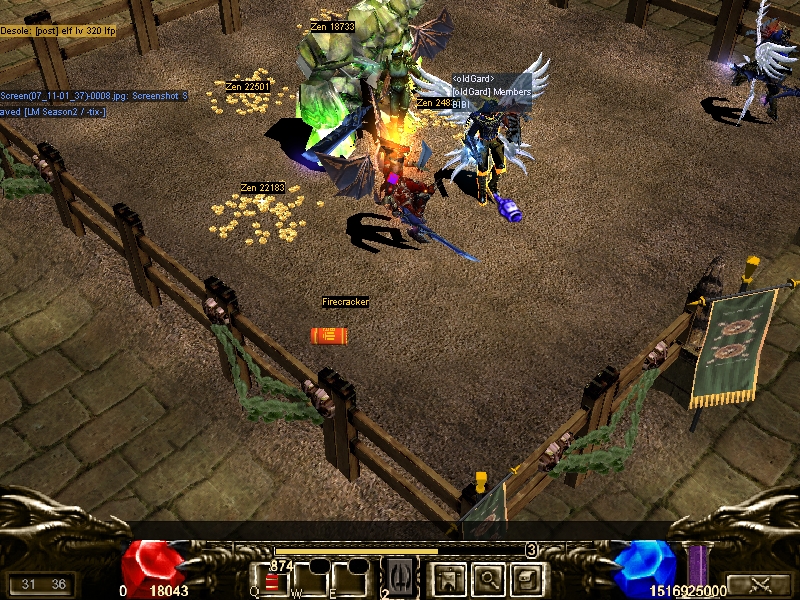Open the character info window button

click(x=447, y=578)
